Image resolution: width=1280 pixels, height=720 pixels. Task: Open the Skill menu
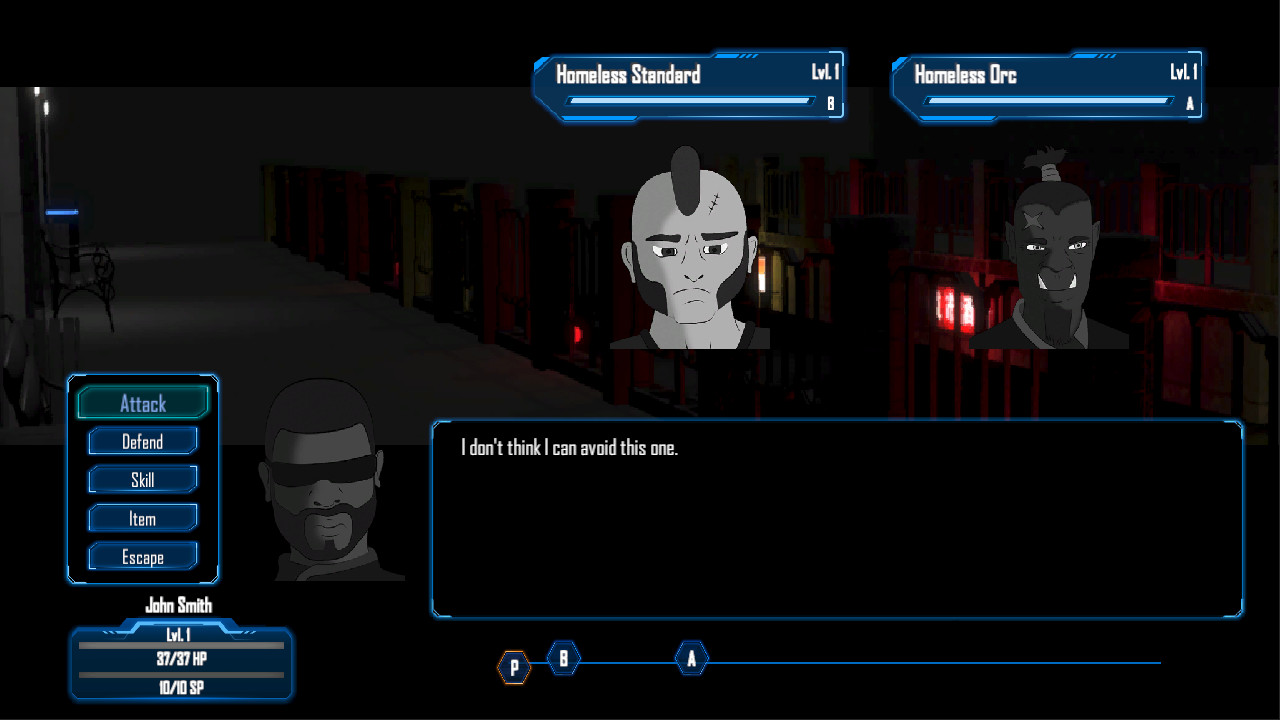(x=142, y=479)
